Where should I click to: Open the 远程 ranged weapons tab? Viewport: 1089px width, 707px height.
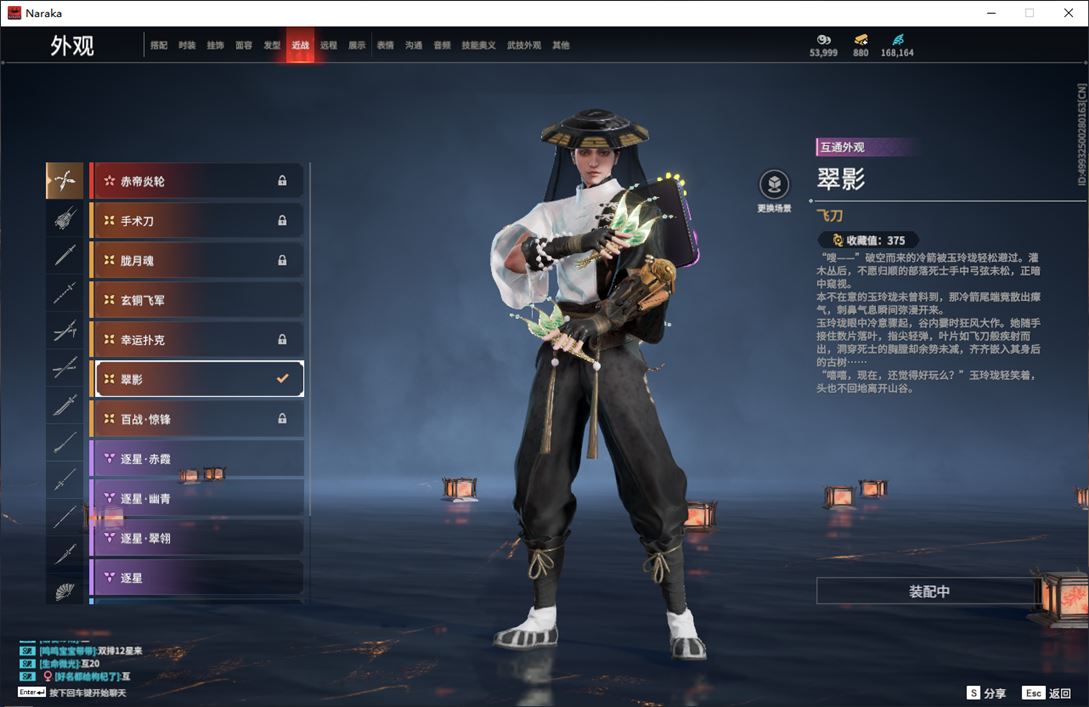tap(328, 46)
